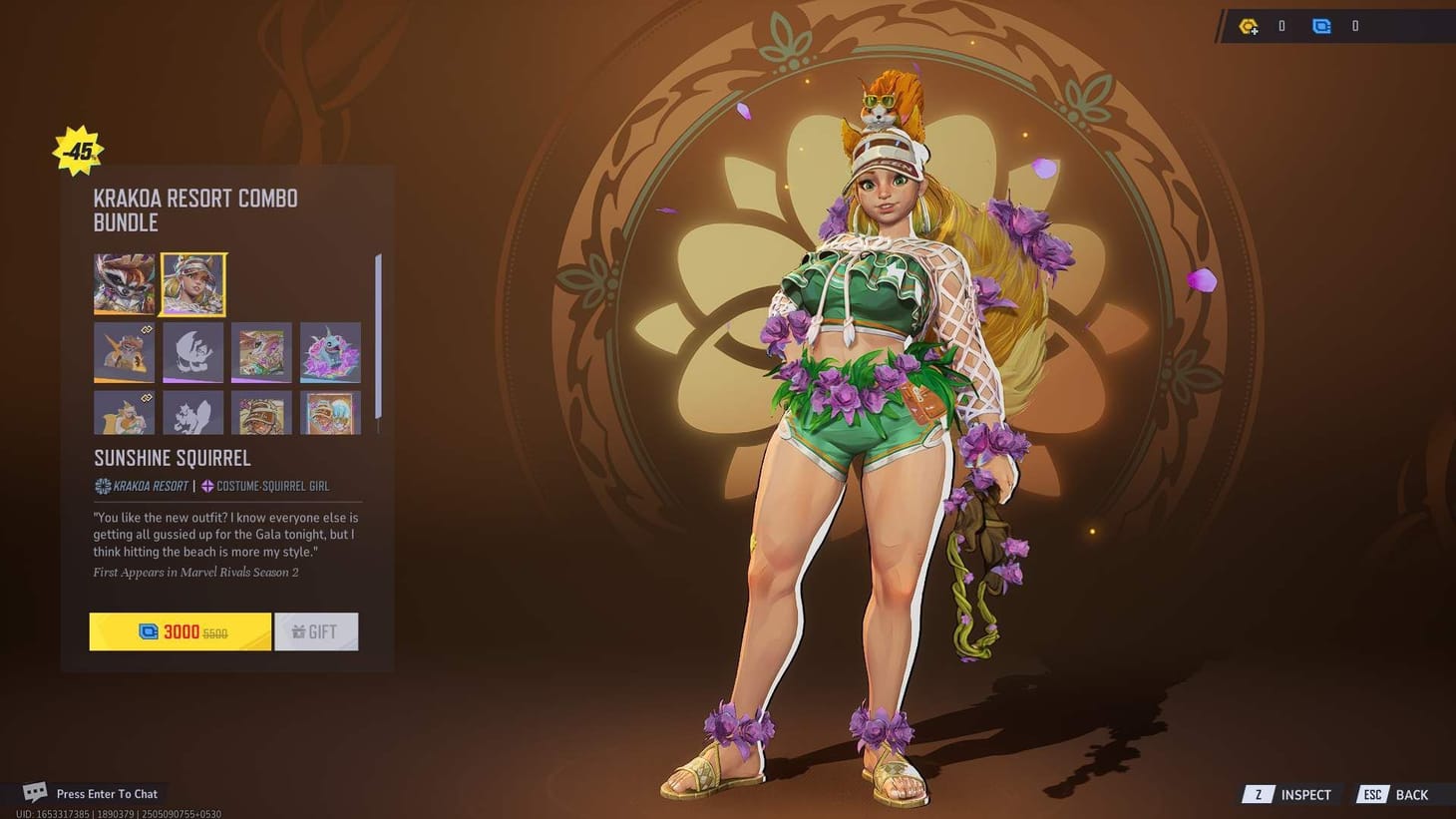Click the linked-items chain icon on the emote thumbnail

tap(146, 329)
